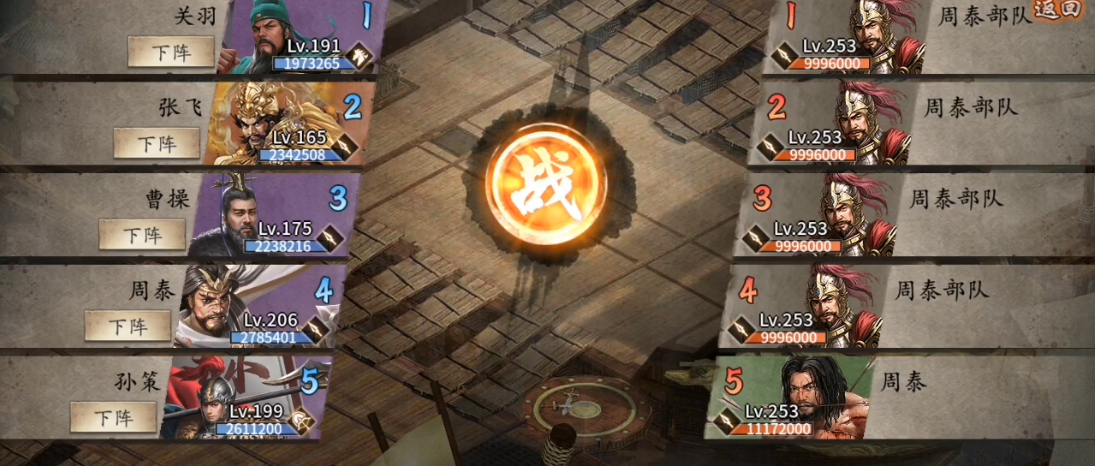Remove 孙策 from formation via 下阵
The width and height of the screenshot is (1095, 466).
pos(113,417)
